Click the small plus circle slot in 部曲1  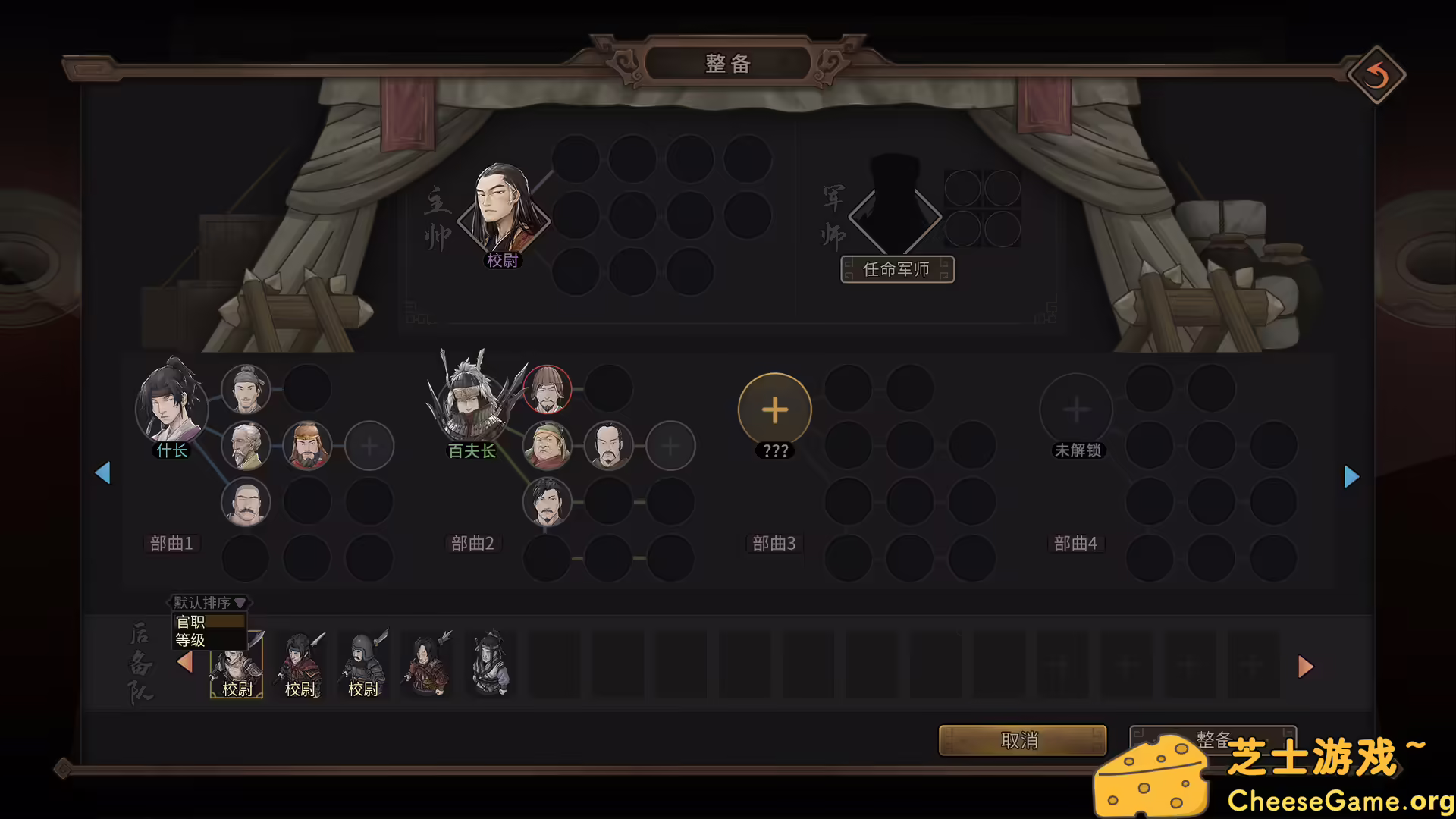369,446
